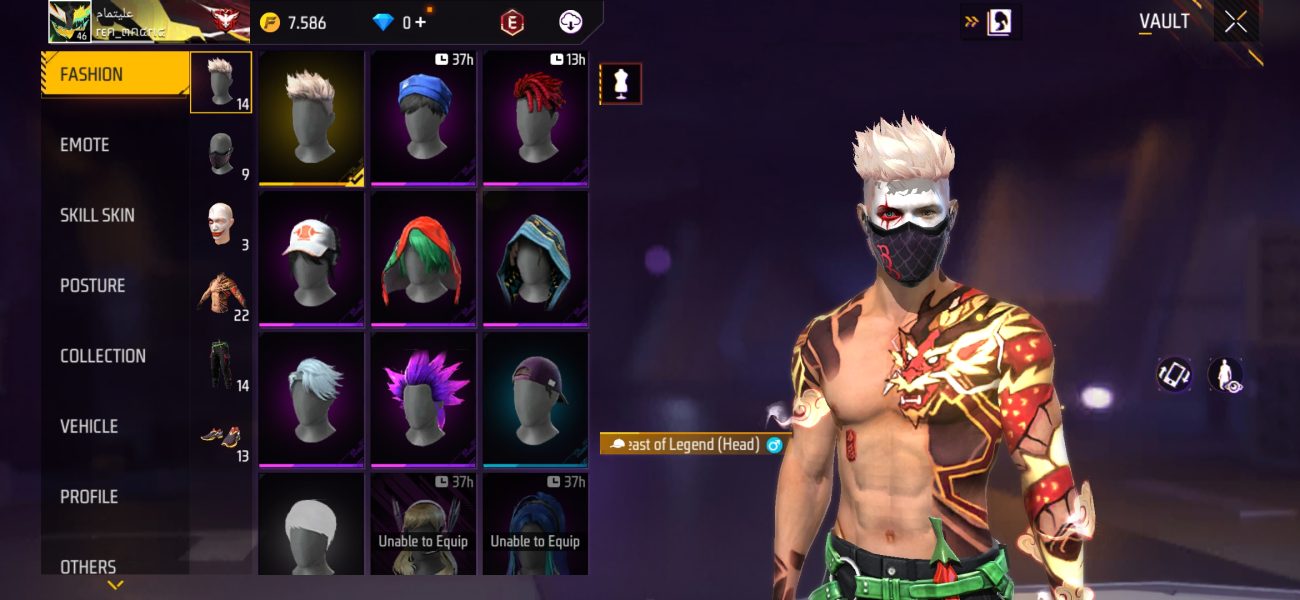This screenshot has width=1300, height=600.
Task: Open the Skill Skin section
Action: point(97,215)
